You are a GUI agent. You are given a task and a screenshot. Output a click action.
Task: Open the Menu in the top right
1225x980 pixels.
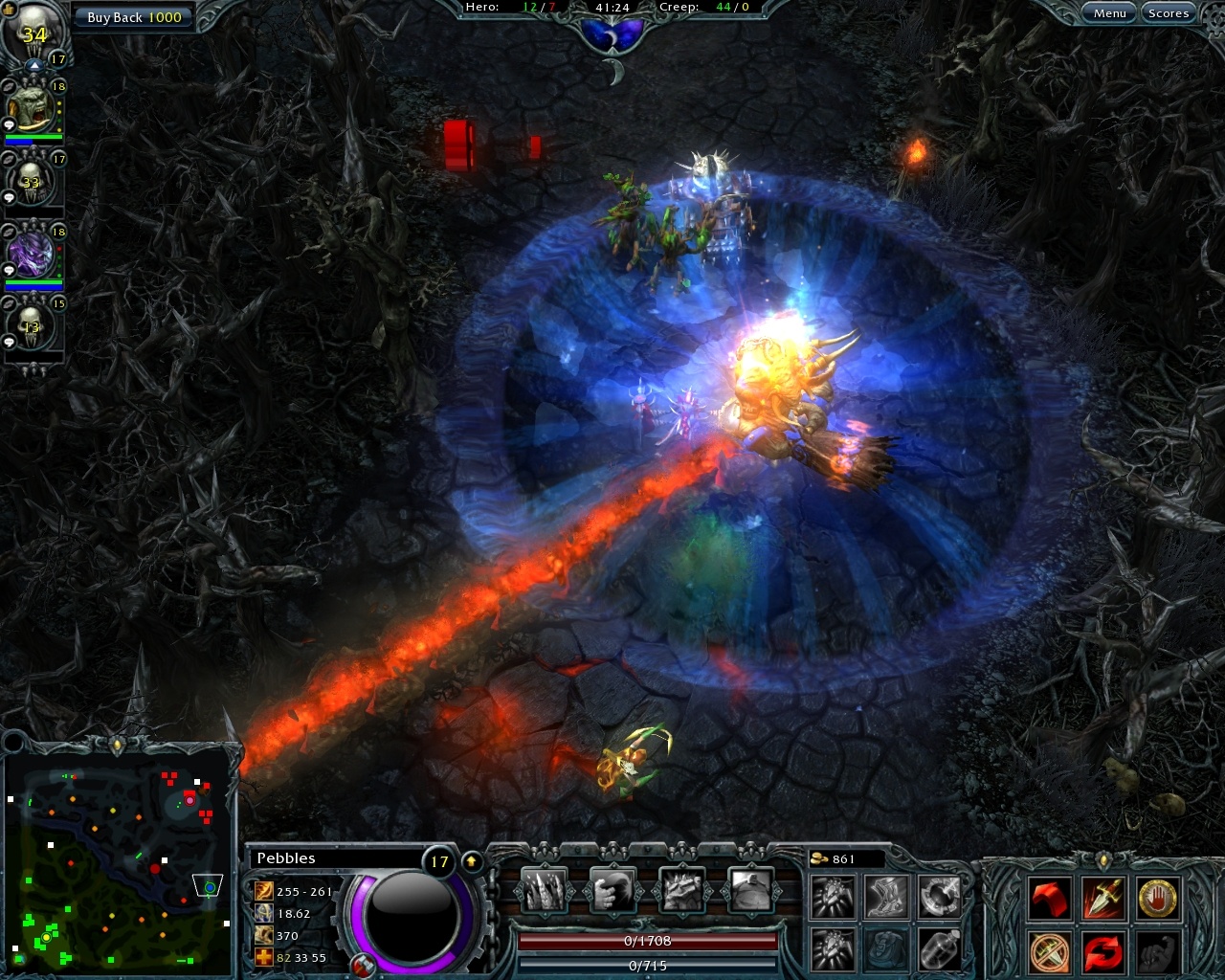(1109, 12)
